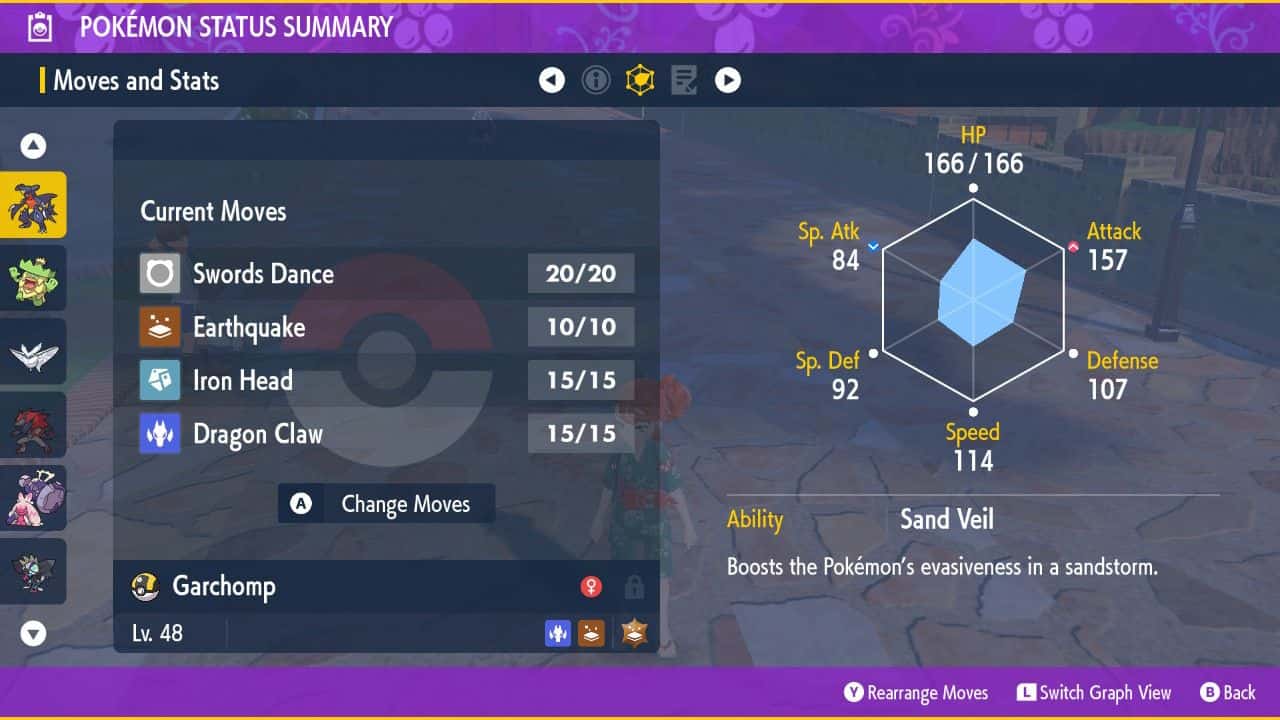
Task: Toggle Switch Graph View
Action: (x=1093, y=693)
